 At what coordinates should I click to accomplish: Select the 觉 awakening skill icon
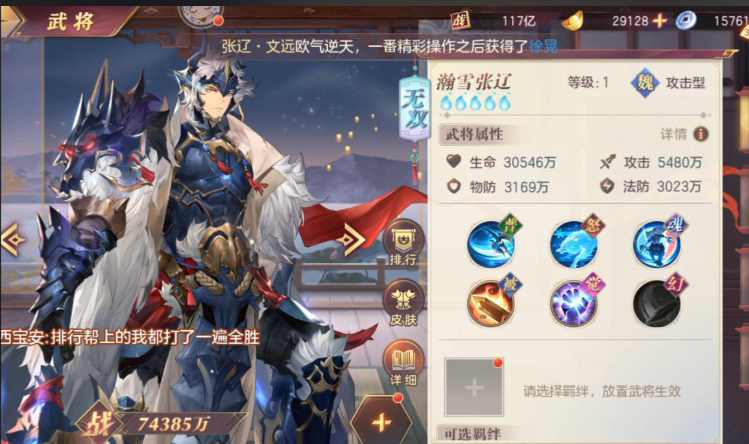(574, 302)
